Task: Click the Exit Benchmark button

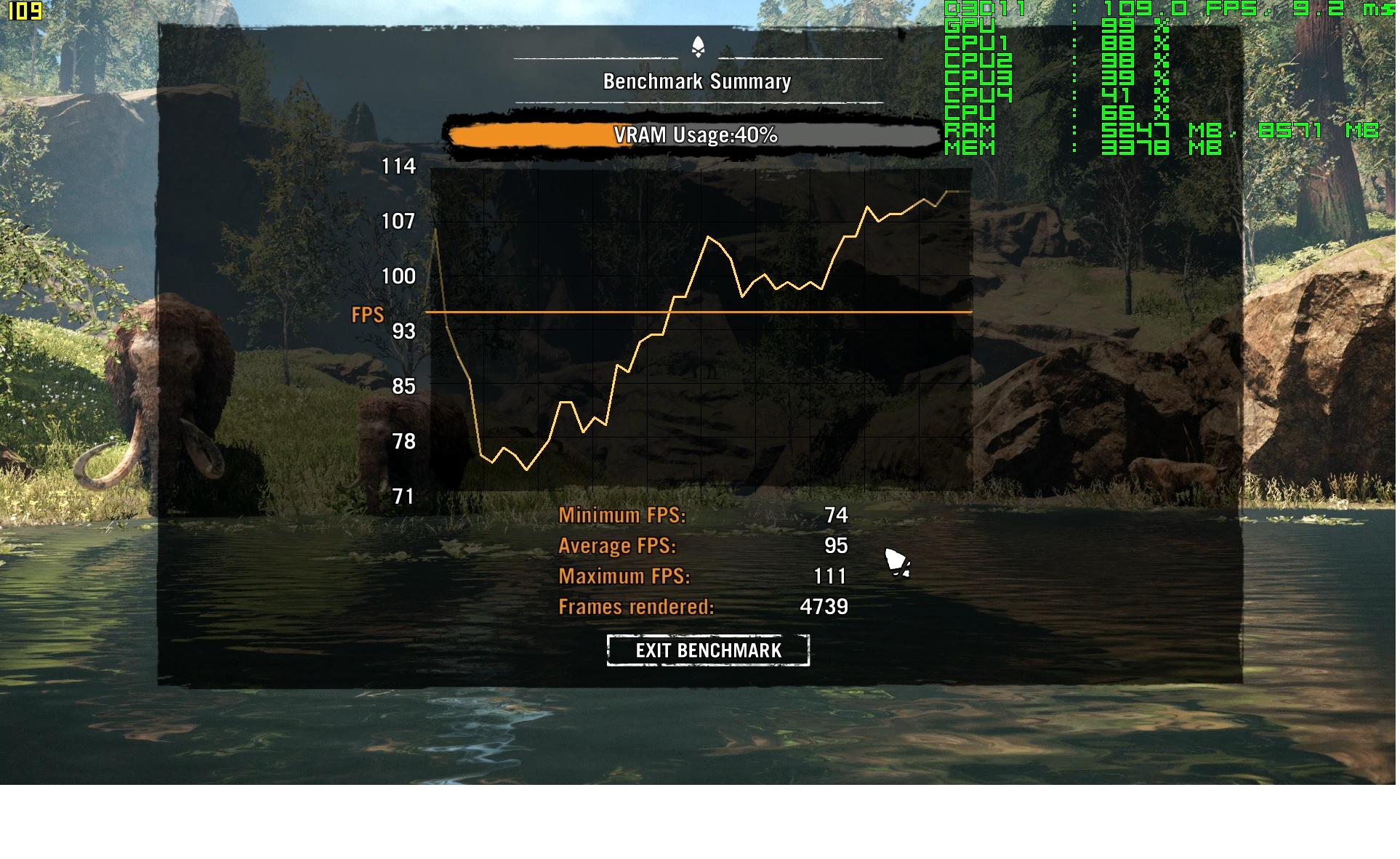Action: (709, 651)
